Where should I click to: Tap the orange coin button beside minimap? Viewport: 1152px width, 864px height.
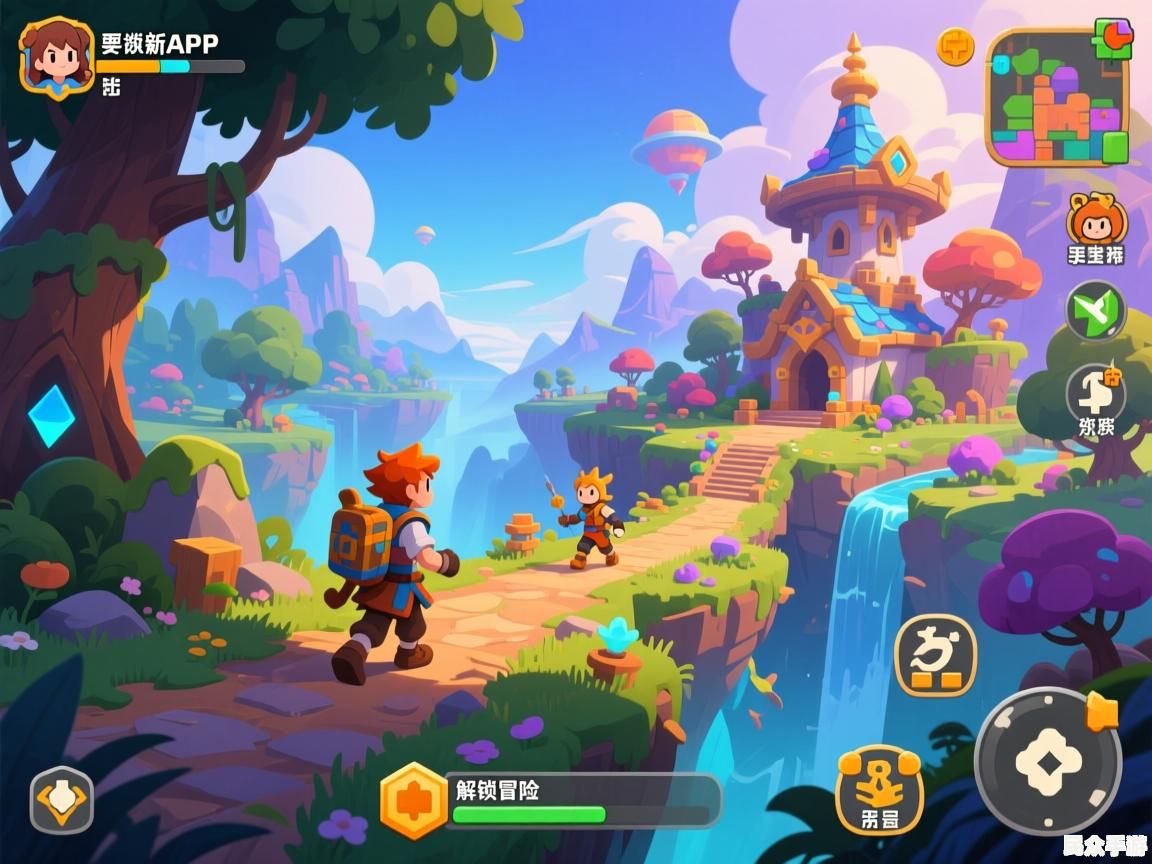click(x=955, y=46)
